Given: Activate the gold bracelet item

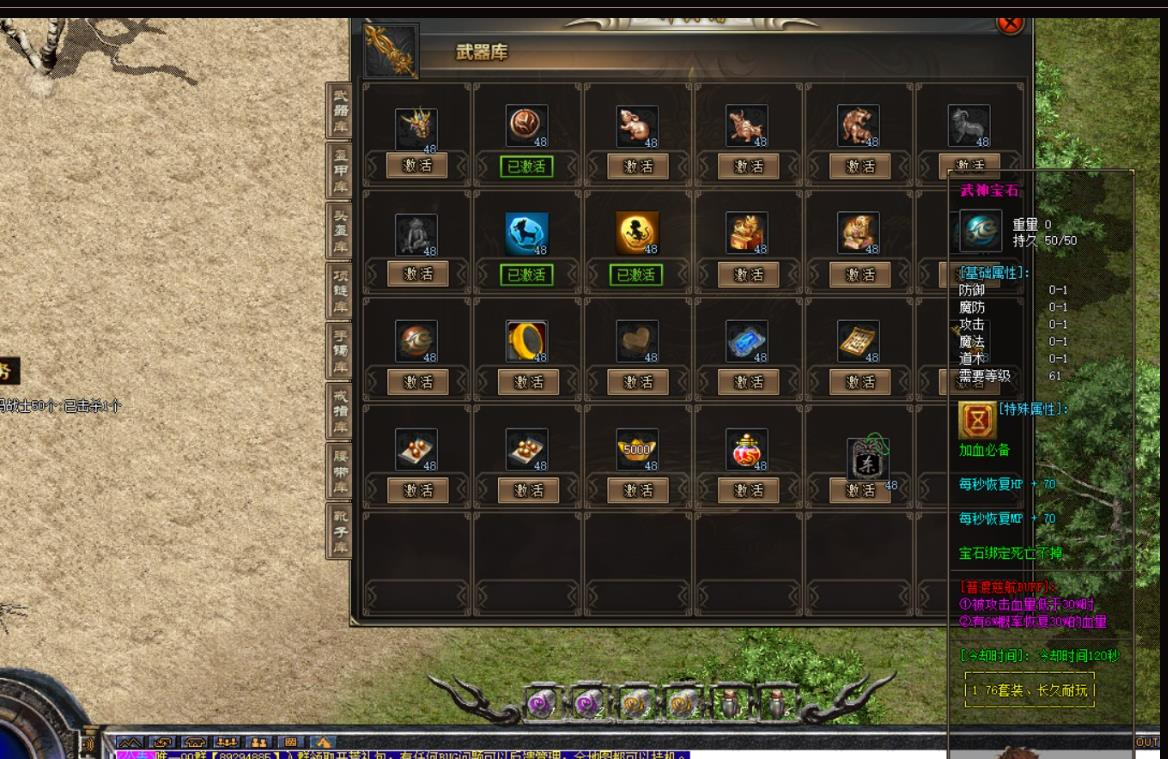Looking at the screenshot, I should coord(528,382).
